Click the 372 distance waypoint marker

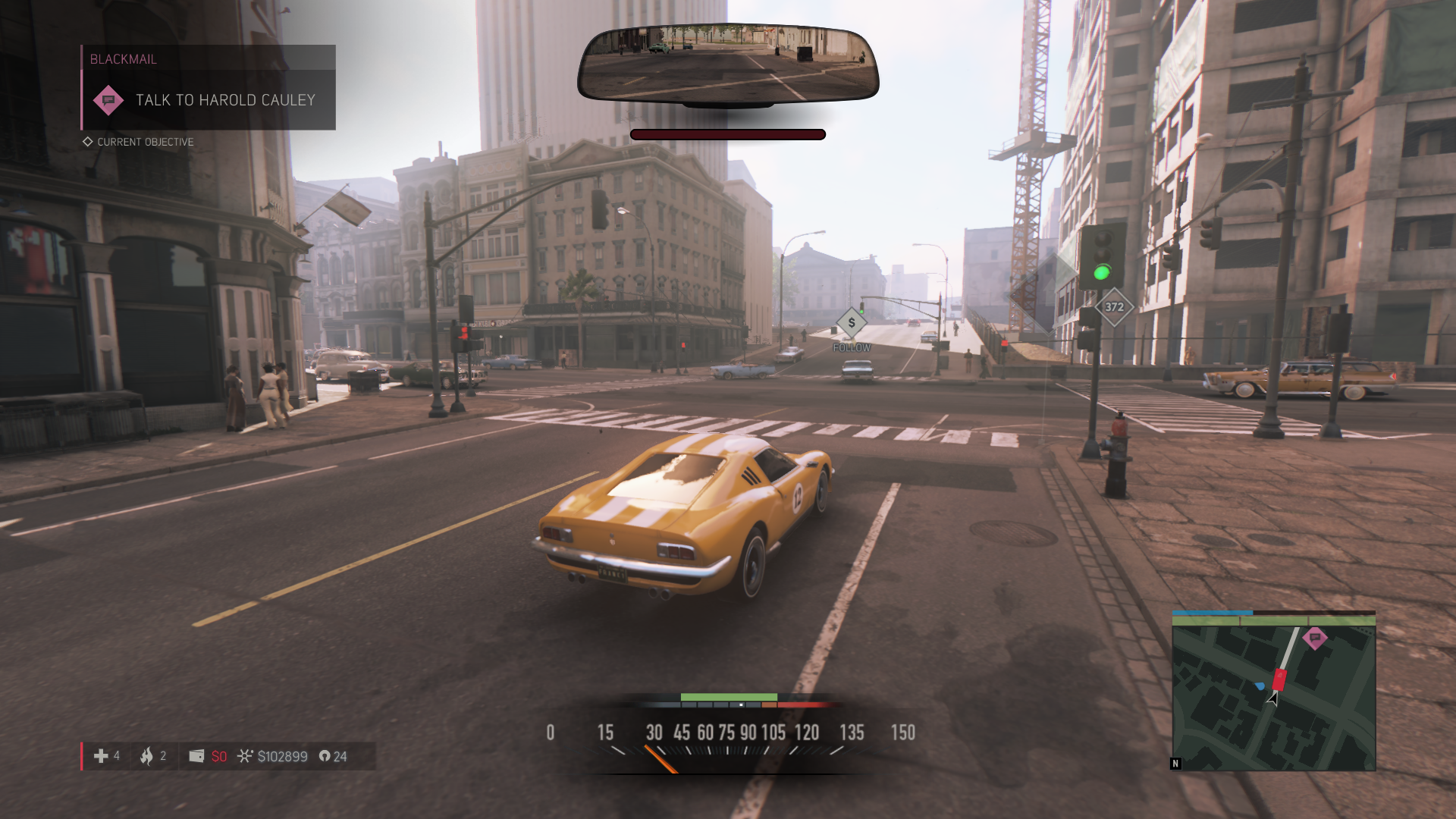click(x=1114, y=307)
